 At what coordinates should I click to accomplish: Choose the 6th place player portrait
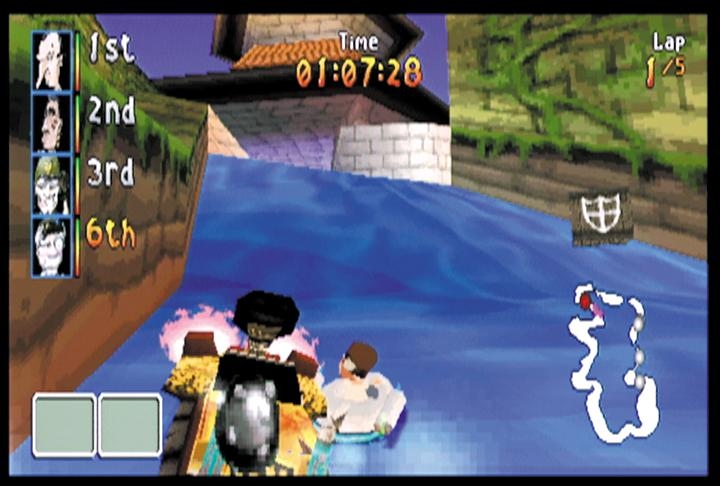tap(52, 246)
